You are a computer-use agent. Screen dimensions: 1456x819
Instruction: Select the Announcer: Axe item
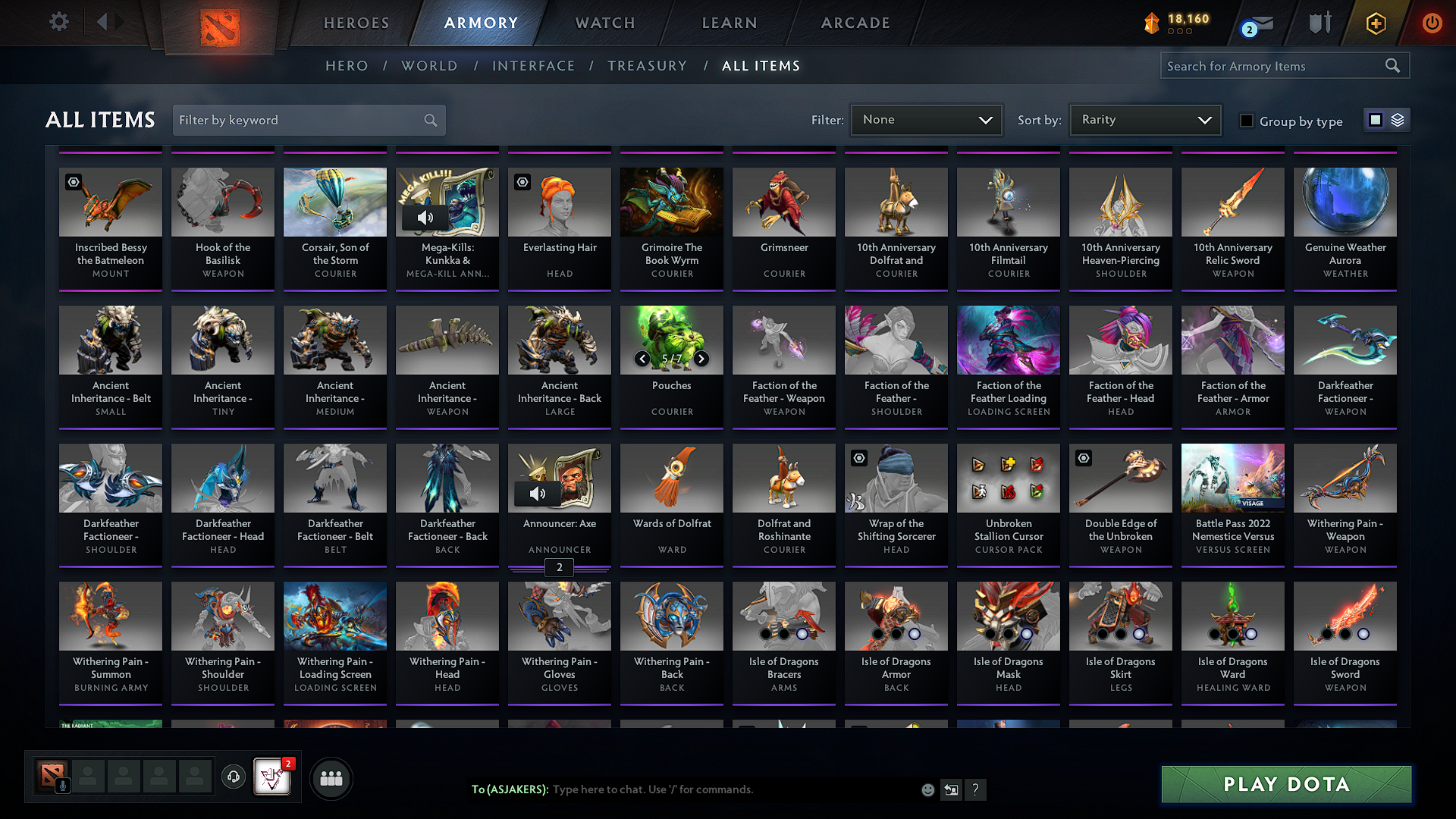[560, 504]
